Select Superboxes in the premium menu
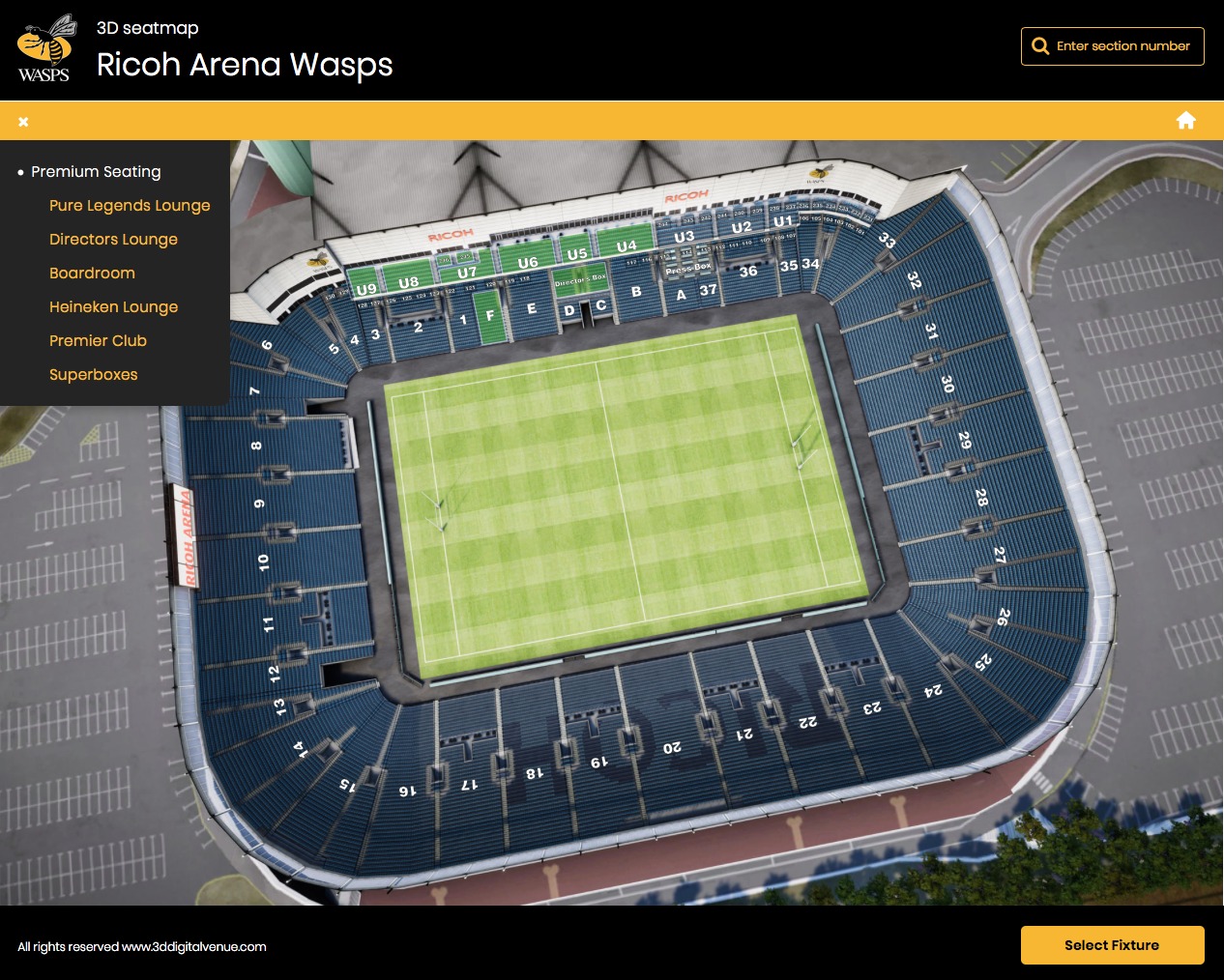The image size is (1224, 980). point(93,374)
